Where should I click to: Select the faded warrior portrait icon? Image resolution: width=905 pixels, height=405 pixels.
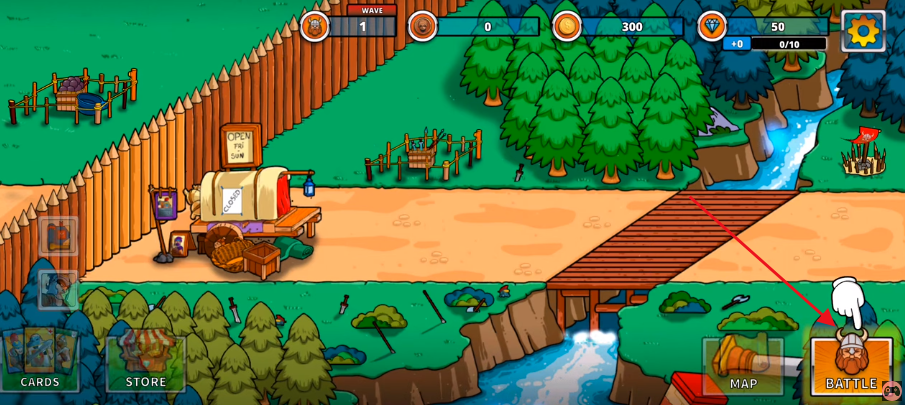(58, 289)
